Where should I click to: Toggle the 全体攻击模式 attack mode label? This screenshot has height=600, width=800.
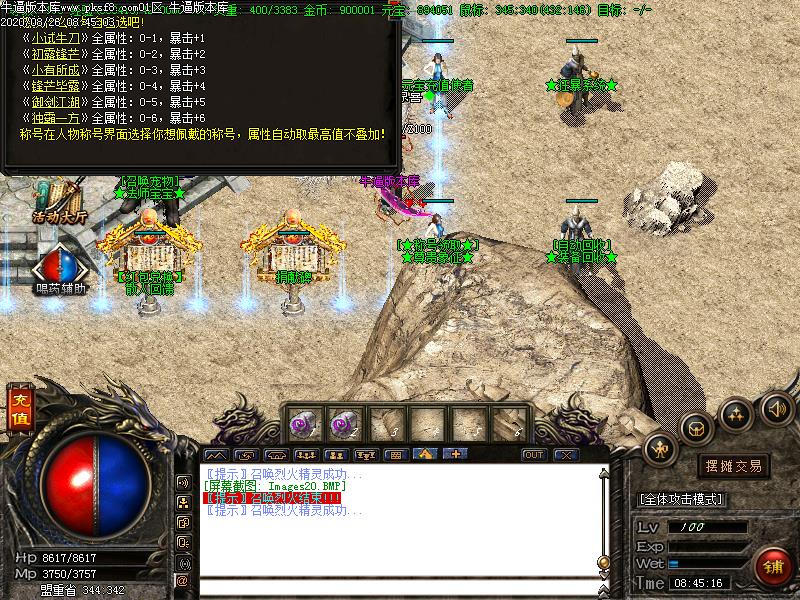(x=682, y=499)
